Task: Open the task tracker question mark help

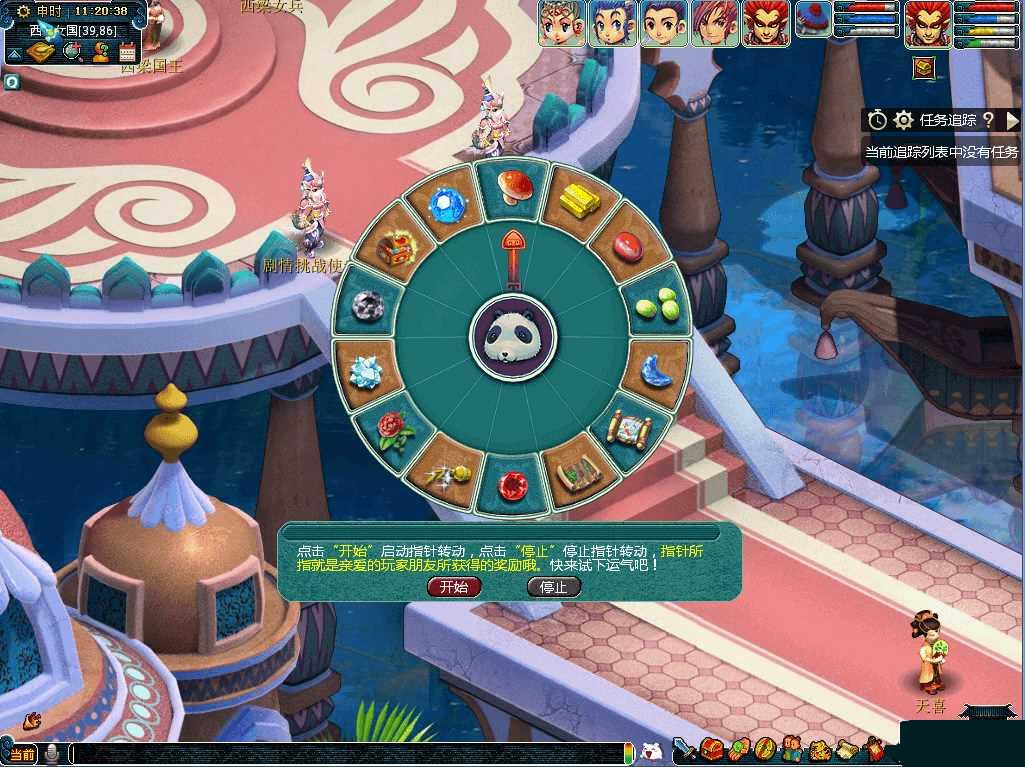Action: (987, 120)
